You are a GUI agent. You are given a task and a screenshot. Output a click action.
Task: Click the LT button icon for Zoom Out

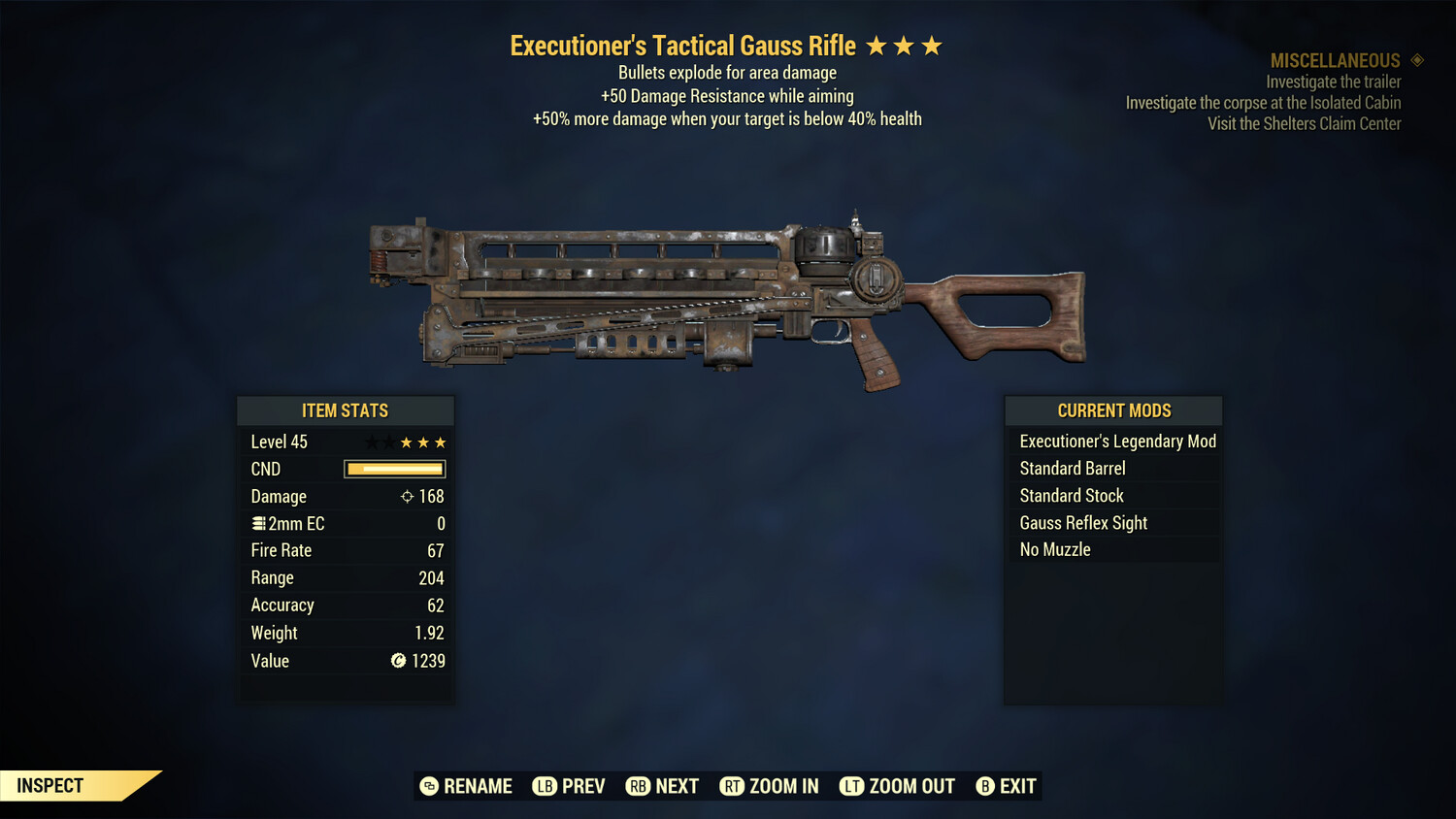(x=851, y=786)
